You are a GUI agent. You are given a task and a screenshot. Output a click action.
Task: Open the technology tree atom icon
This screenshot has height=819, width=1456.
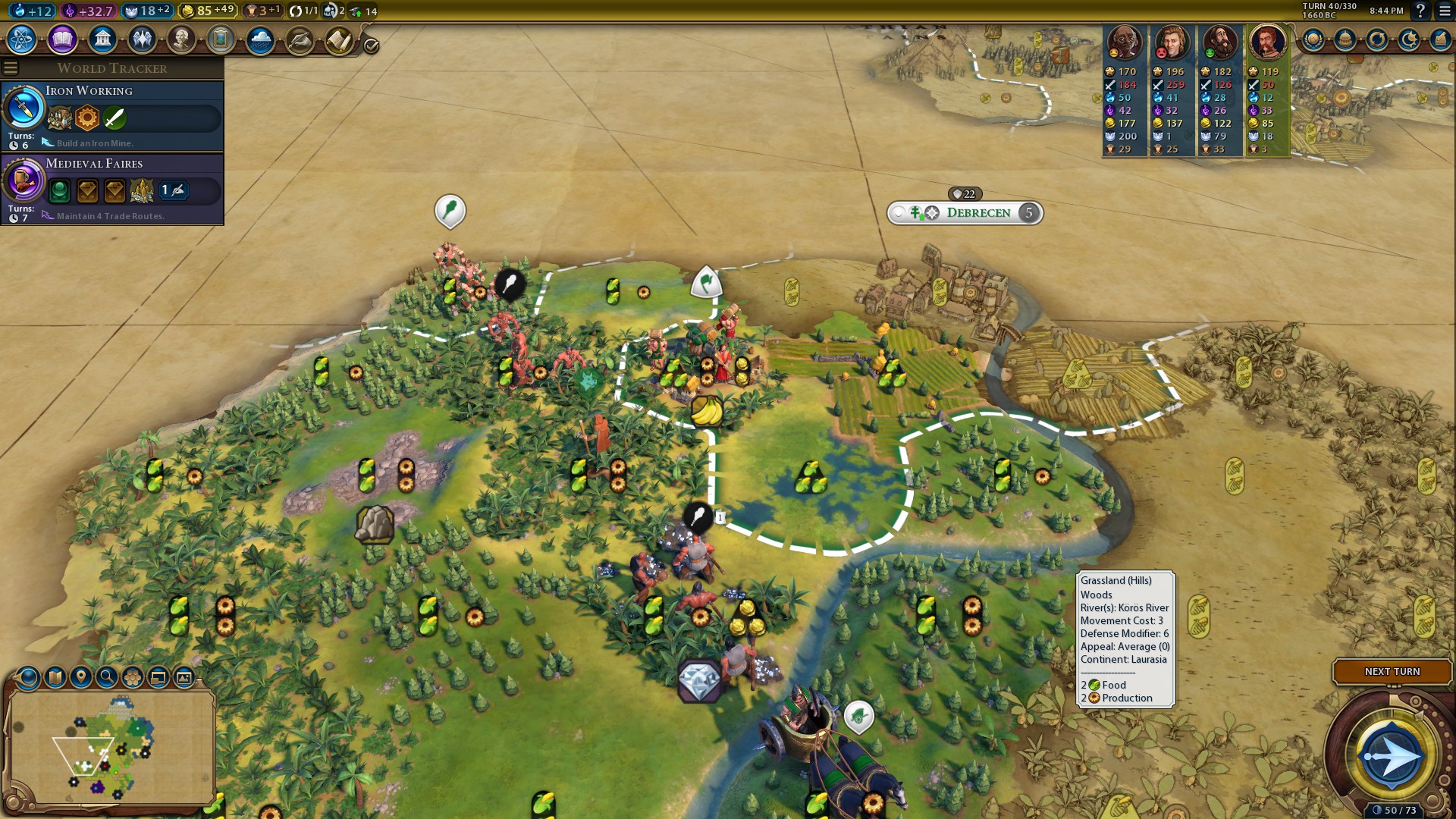[22, 39]
